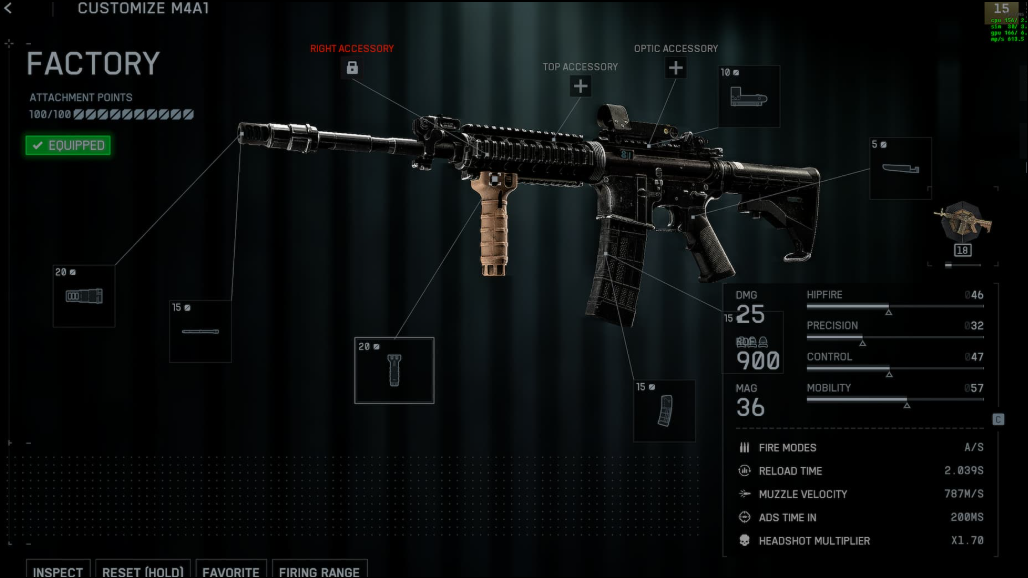The width and height of the screenshot is (1028, 578).
Task: Open the 5-point attachment slot near the stock
Action: [x=900, y=169]
